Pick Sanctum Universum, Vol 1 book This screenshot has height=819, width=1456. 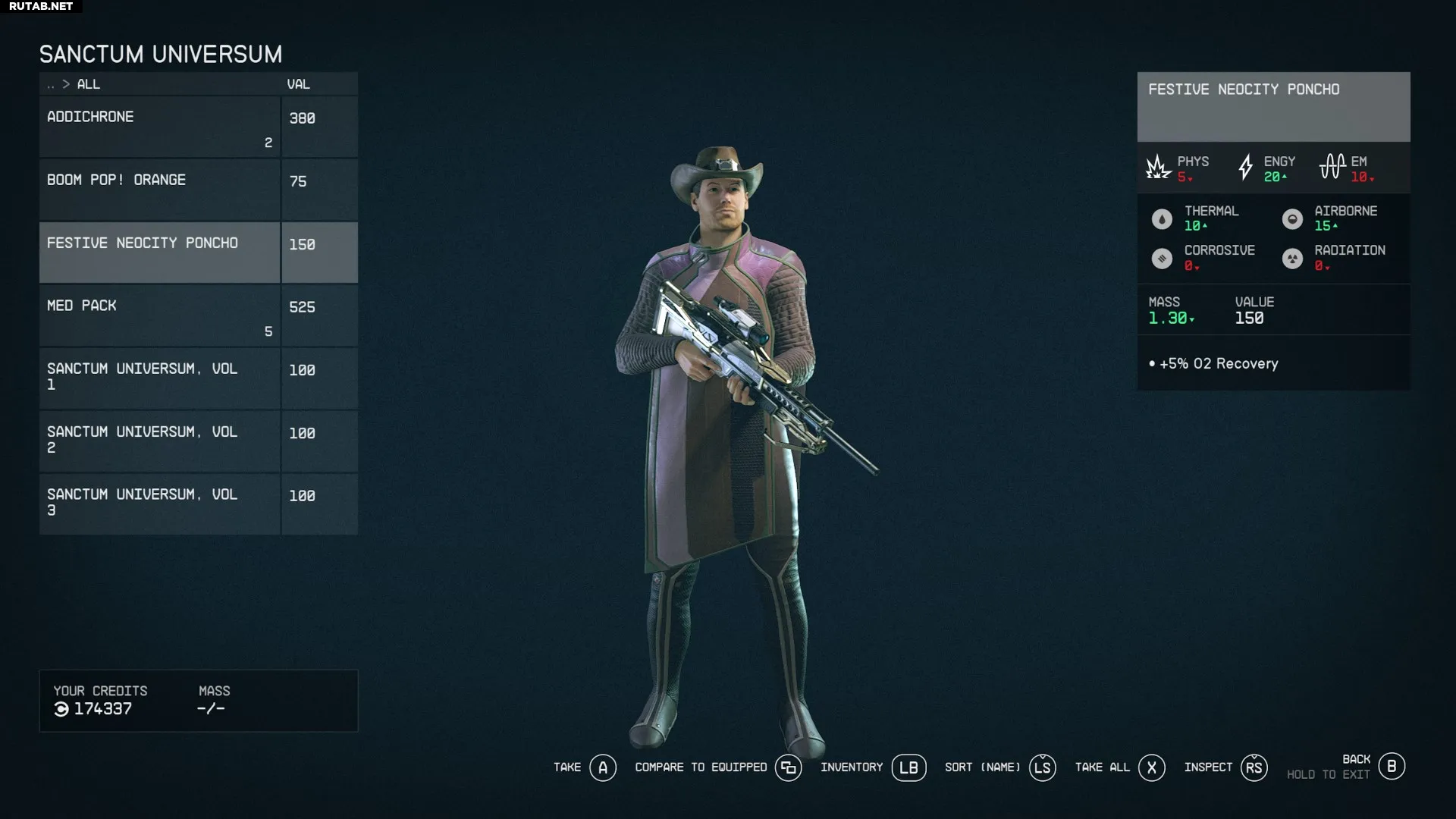pos(159,378)
